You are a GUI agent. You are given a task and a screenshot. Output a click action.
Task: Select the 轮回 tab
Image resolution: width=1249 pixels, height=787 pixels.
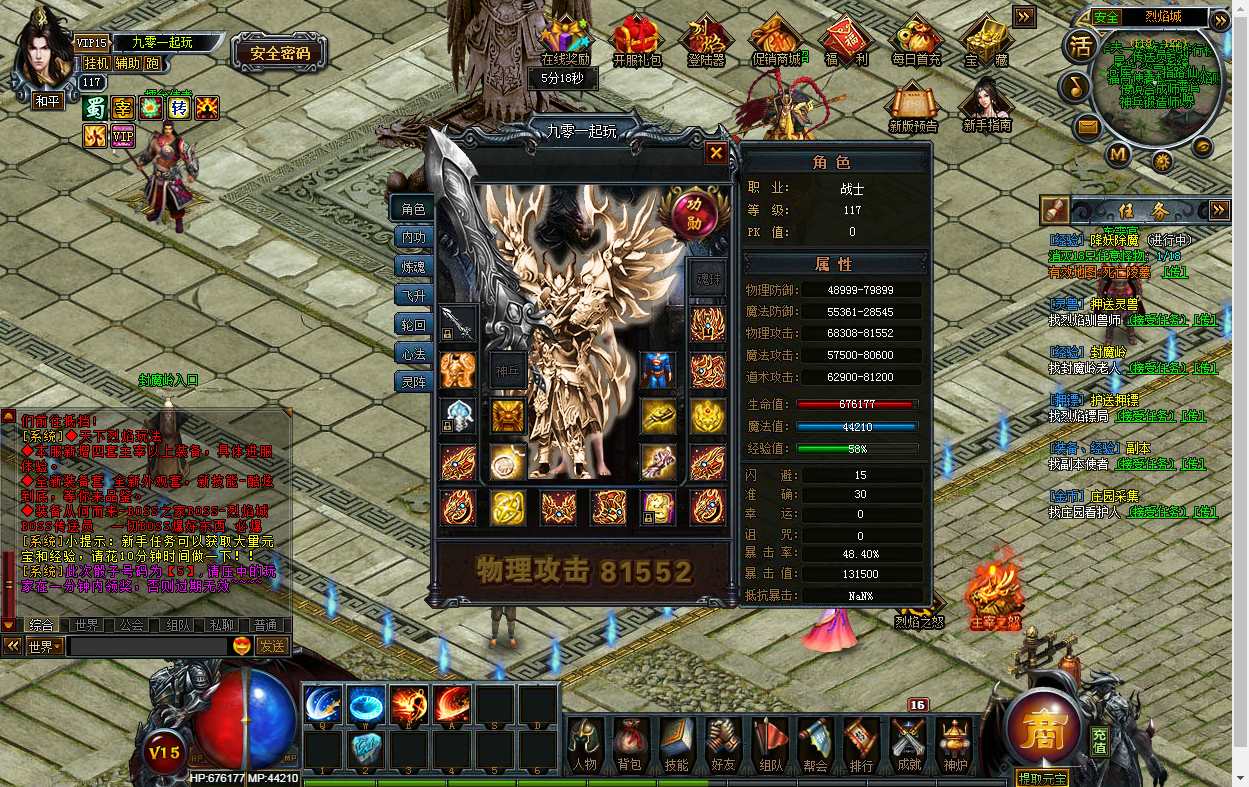413,325
